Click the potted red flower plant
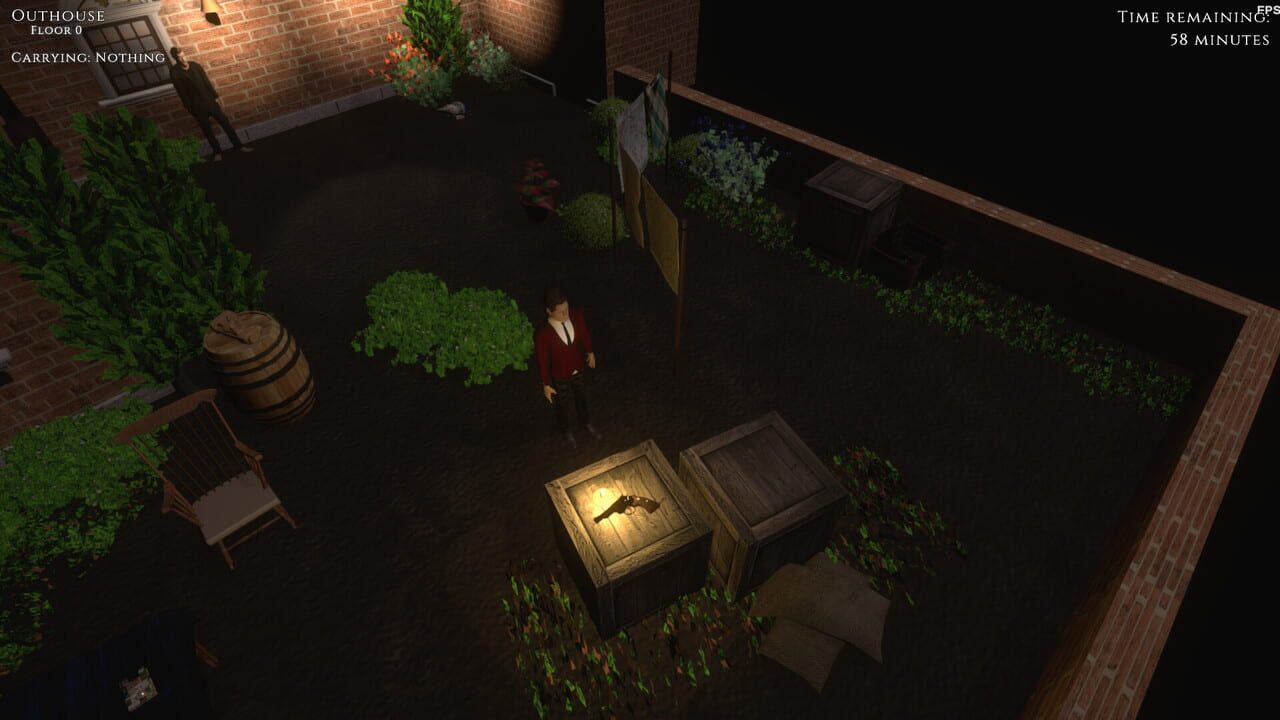The image size is (1280, 720). coord(536,185)
